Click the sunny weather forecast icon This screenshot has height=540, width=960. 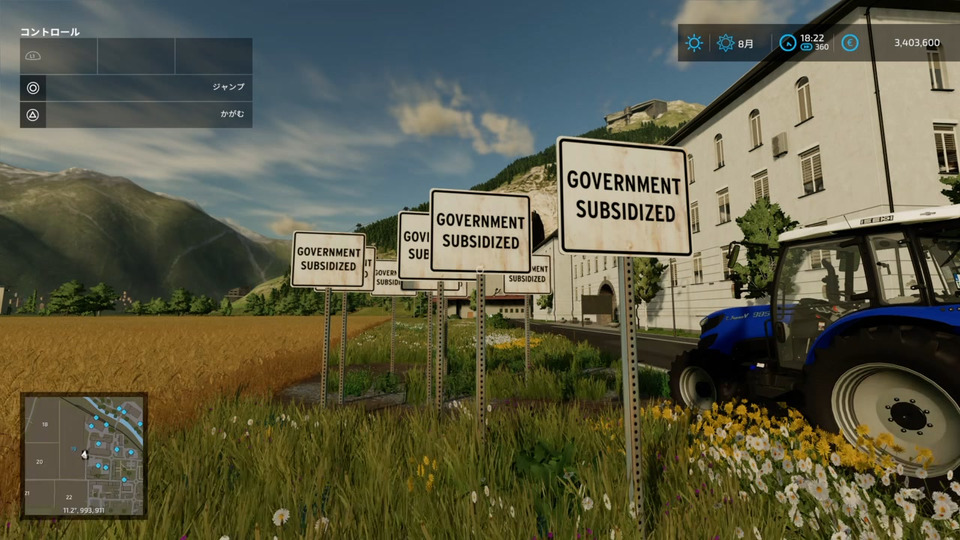[x=694, y=43]
